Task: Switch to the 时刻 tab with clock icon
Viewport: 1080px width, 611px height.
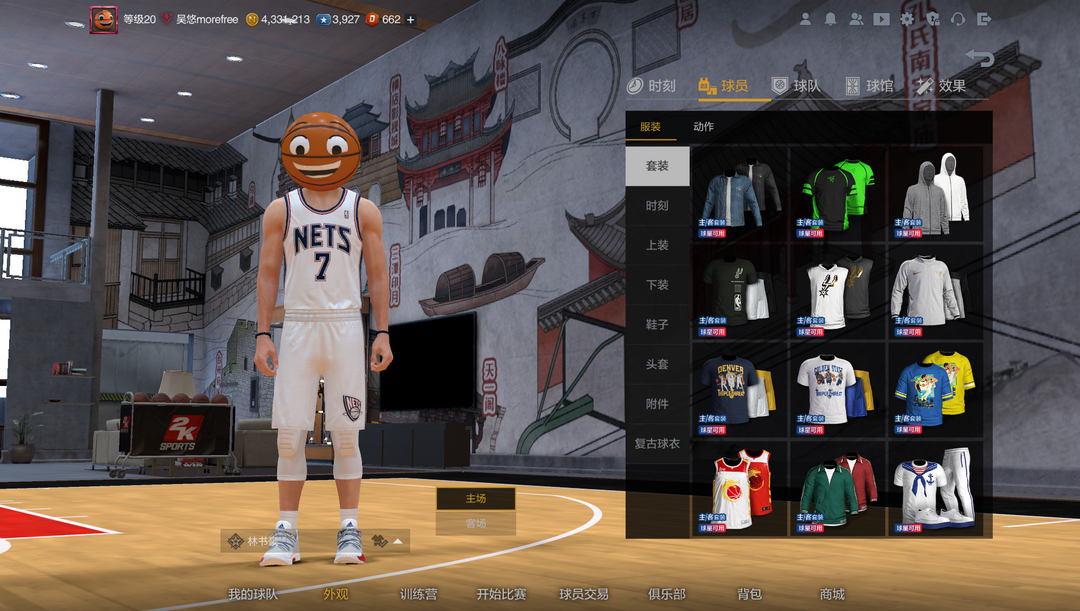Action: (x=651, y=86)
